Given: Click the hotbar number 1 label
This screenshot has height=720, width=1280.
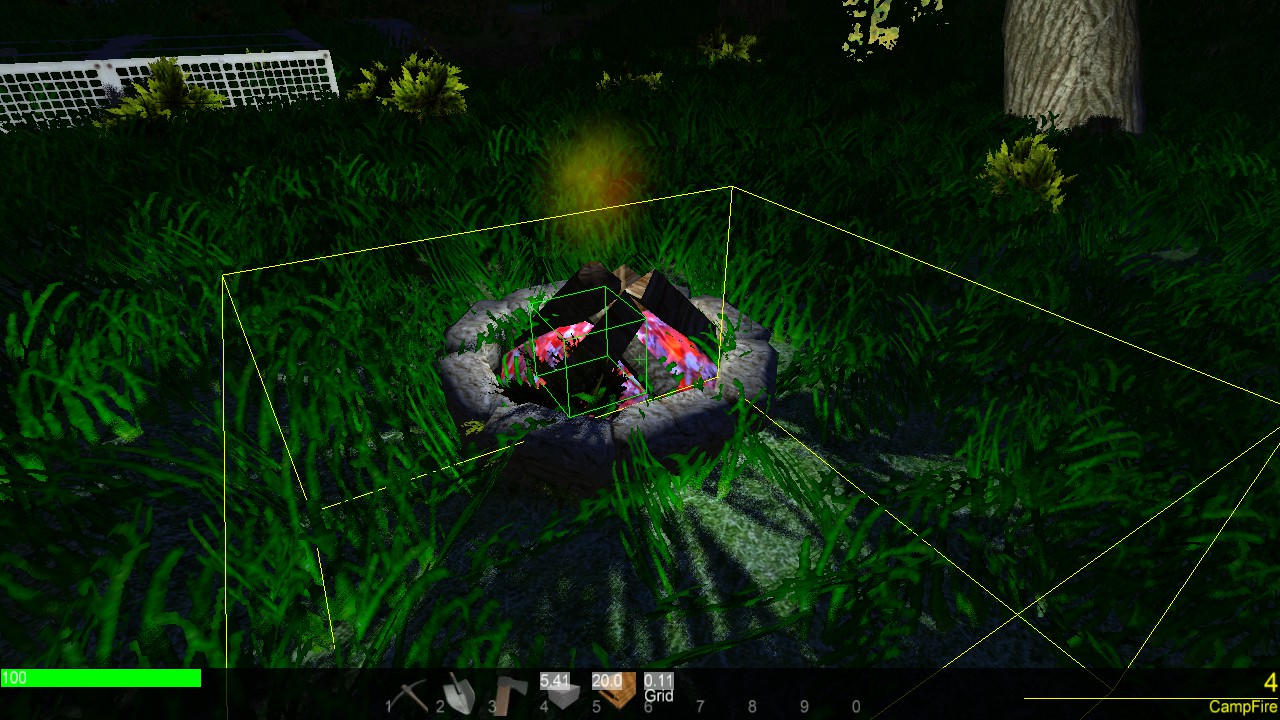Looking at the screenshot, I should pyautogui.click(x=387, y=705).
